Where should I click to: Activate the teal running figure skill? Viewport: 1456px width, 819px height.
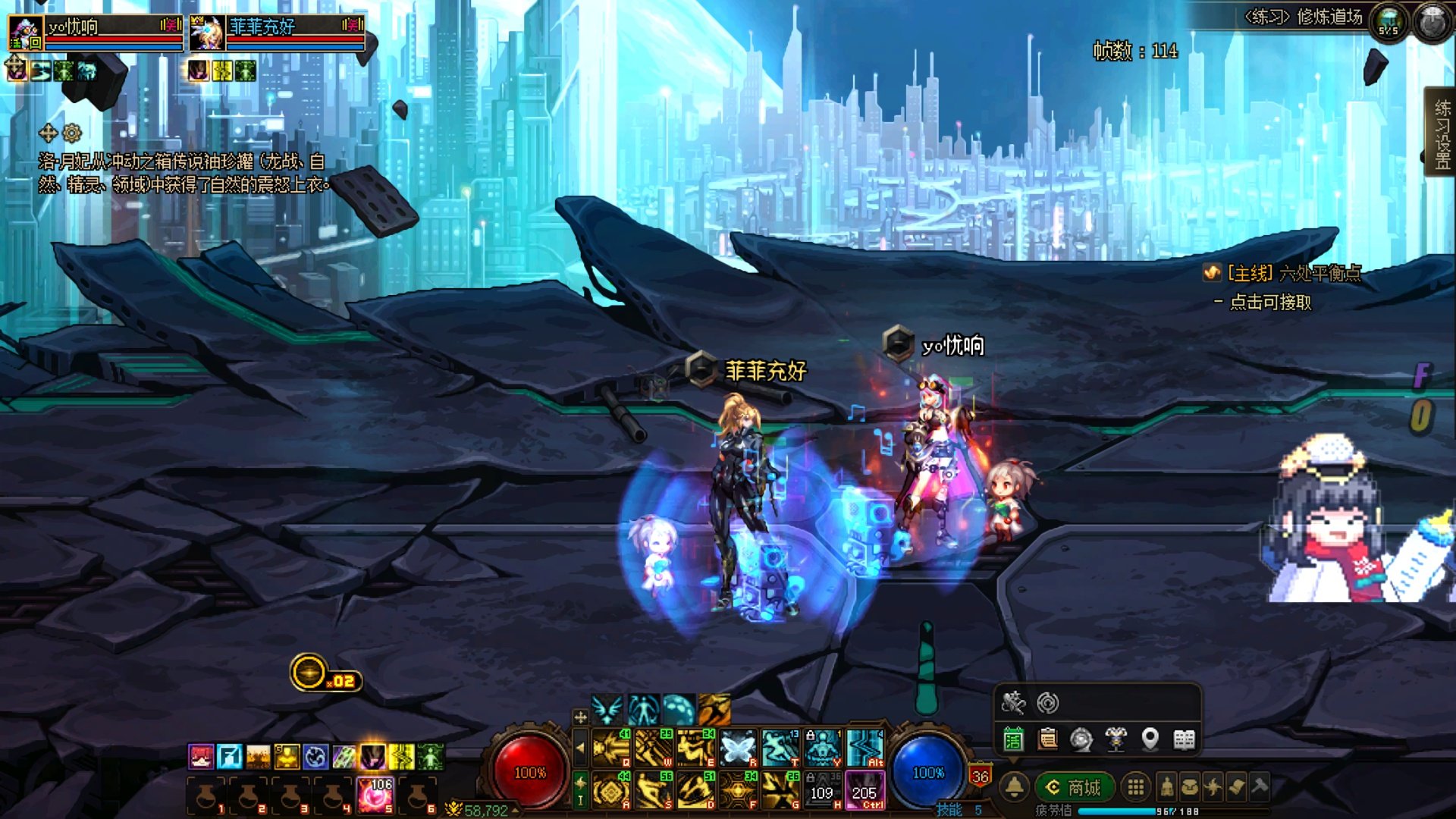click(x=780, y=748)
